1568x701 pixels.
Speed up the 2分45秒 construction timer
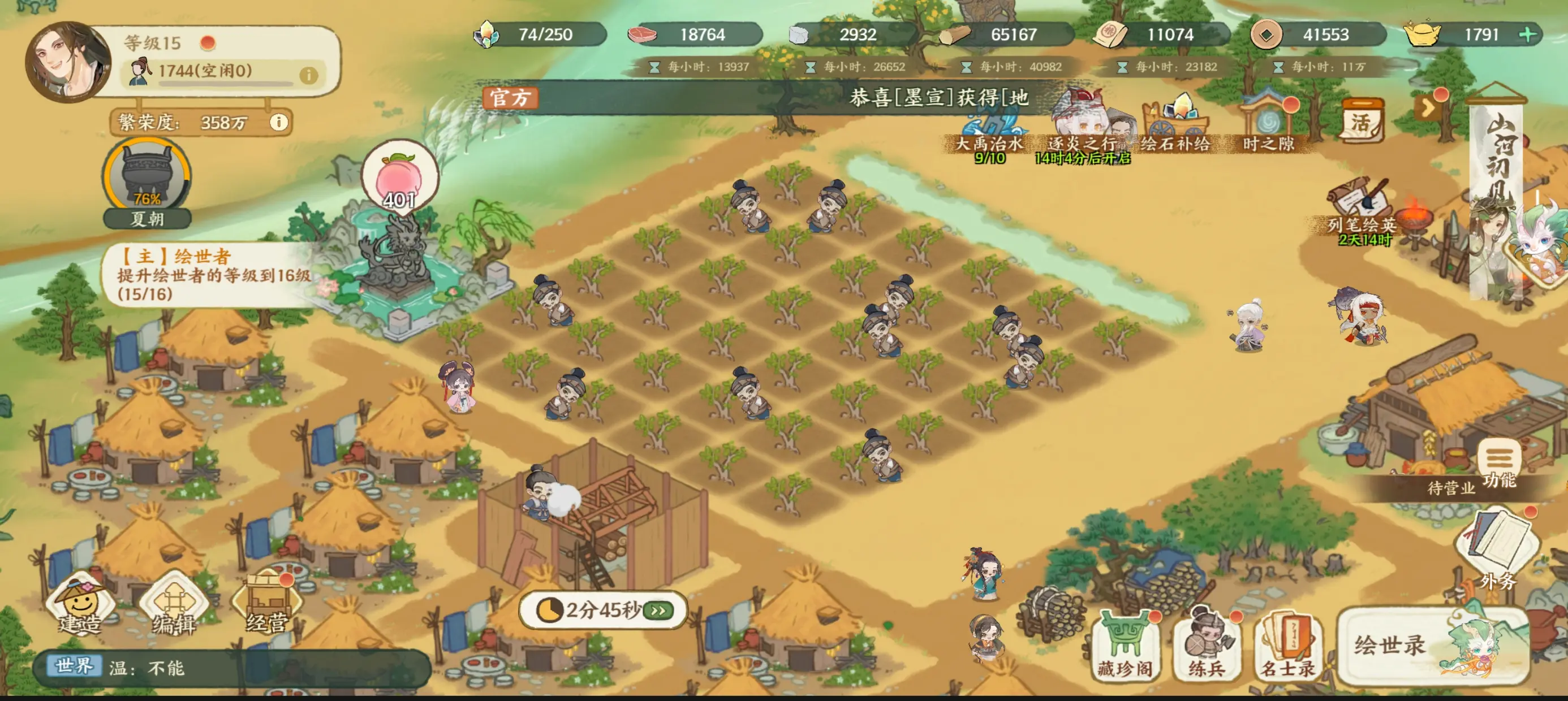pos(658,610)
